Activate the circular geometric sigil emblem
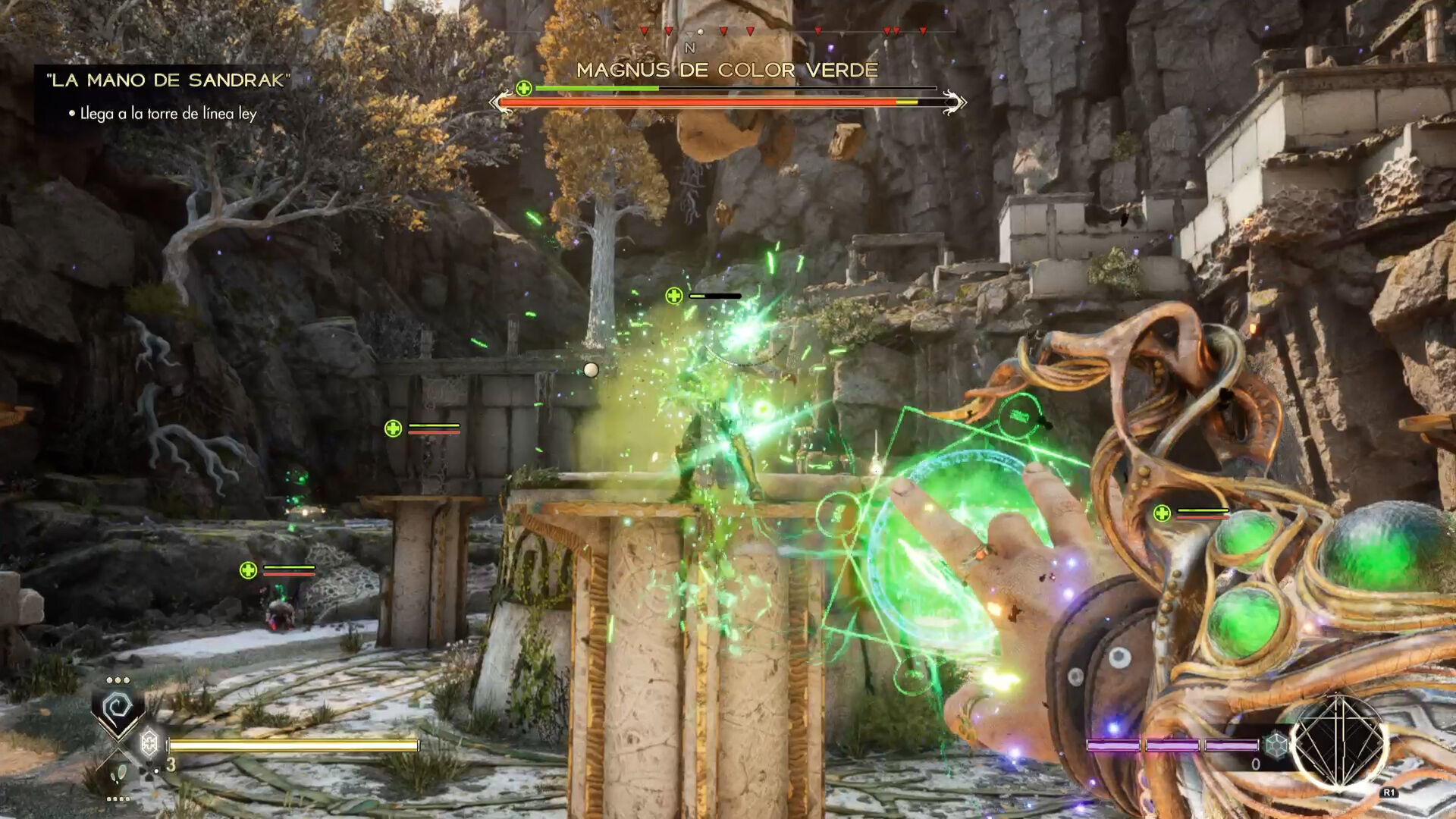 point(1338,742)
